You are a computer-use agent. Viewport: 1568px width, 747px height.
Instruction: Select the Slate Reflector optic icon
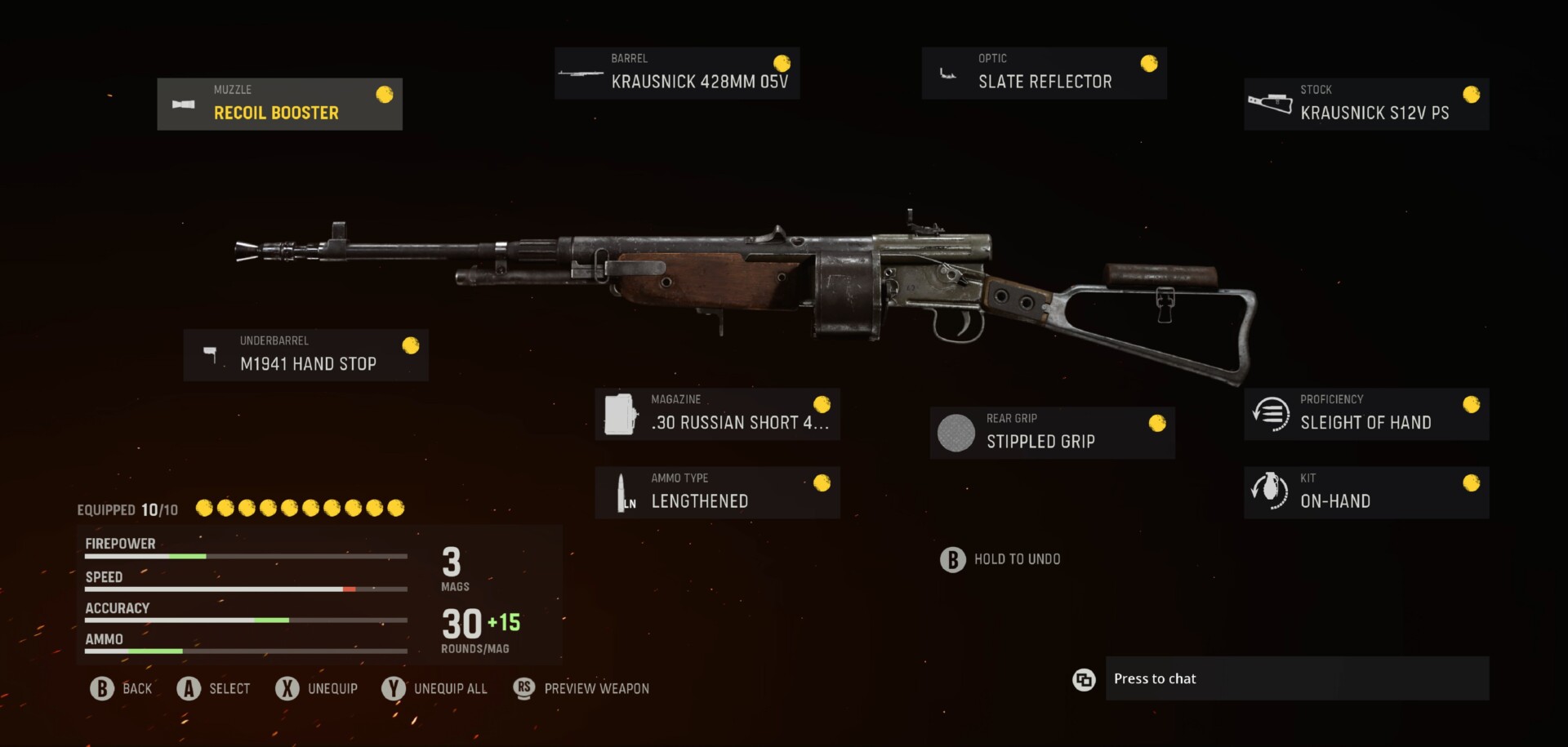coord(948,73)
